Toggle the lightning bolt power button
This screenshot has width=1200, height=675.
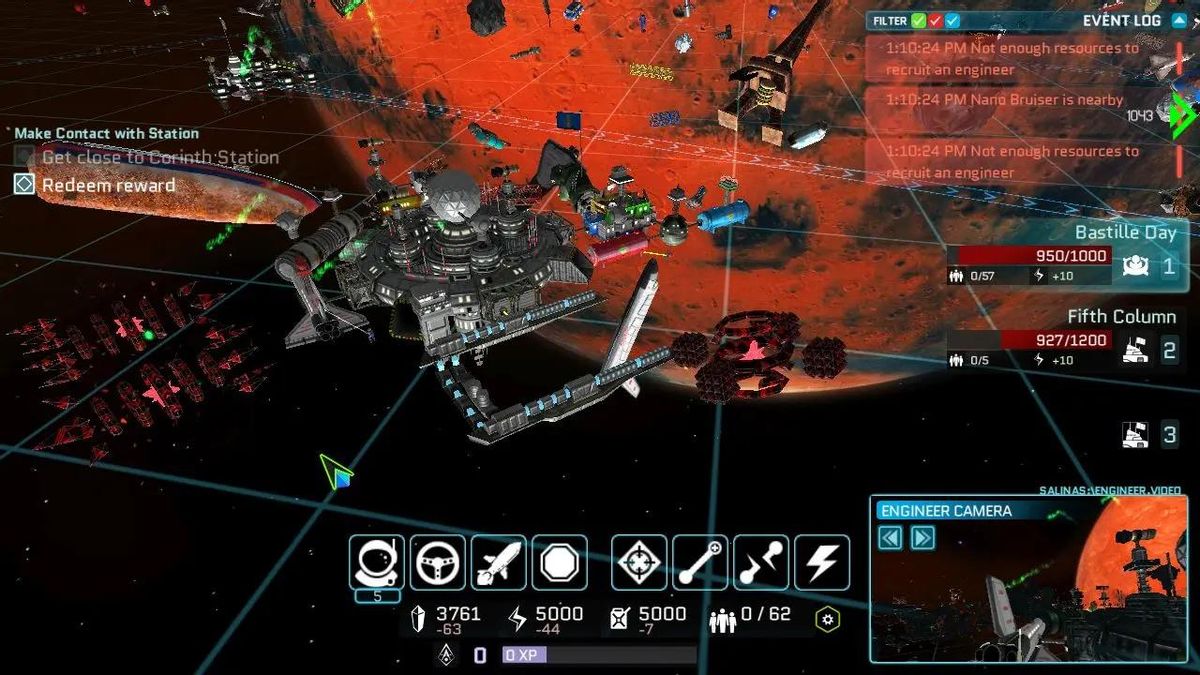(822, 562)
